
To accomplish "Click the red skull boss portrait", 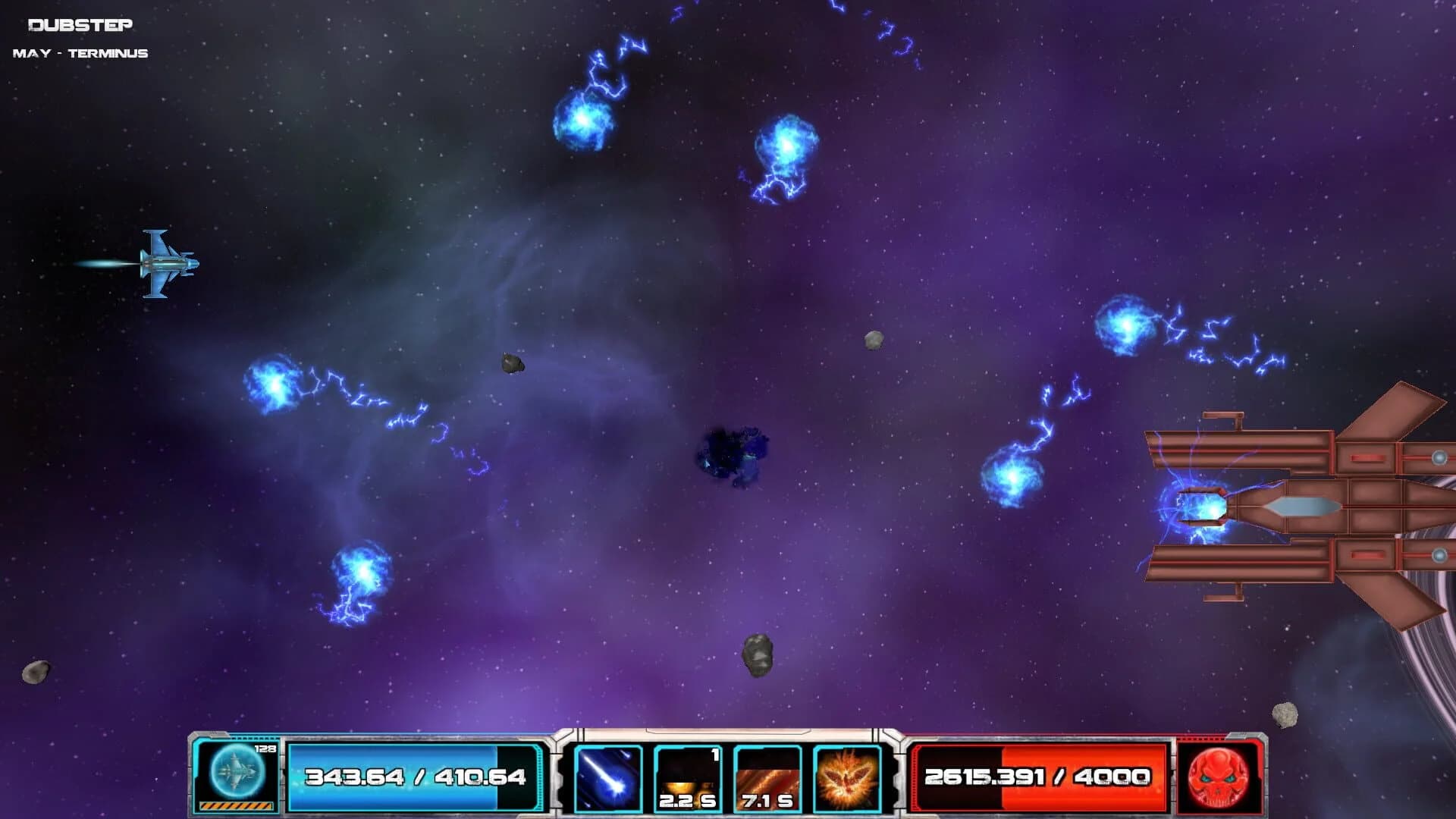I will point(1225,777).
